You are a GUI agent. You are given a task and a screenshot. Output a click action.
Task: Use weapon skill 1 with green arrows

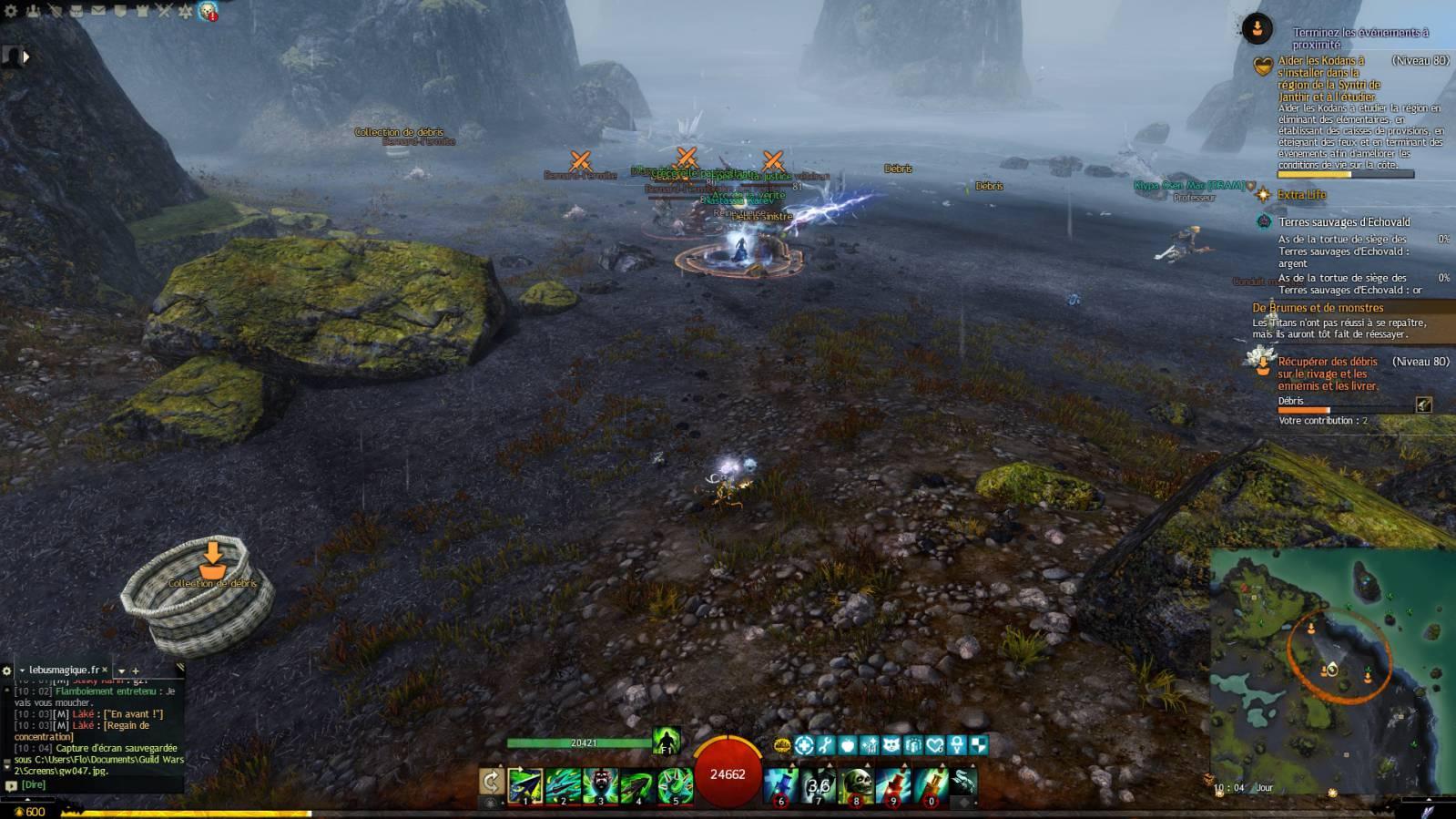coord(525,784)
